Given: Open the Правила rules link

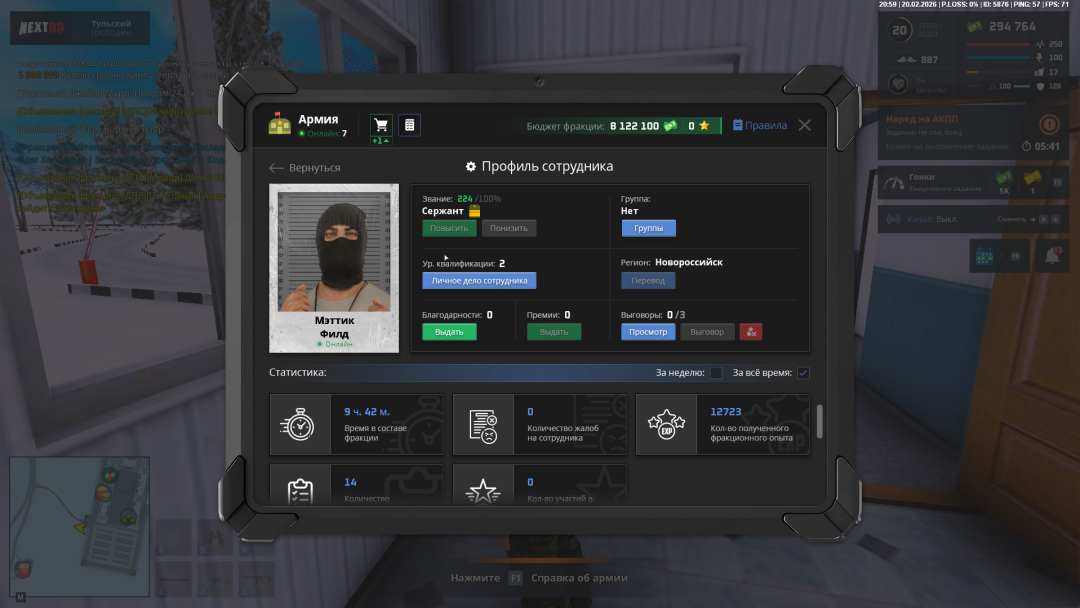Looking at the screenshot, I should (759, 126).
